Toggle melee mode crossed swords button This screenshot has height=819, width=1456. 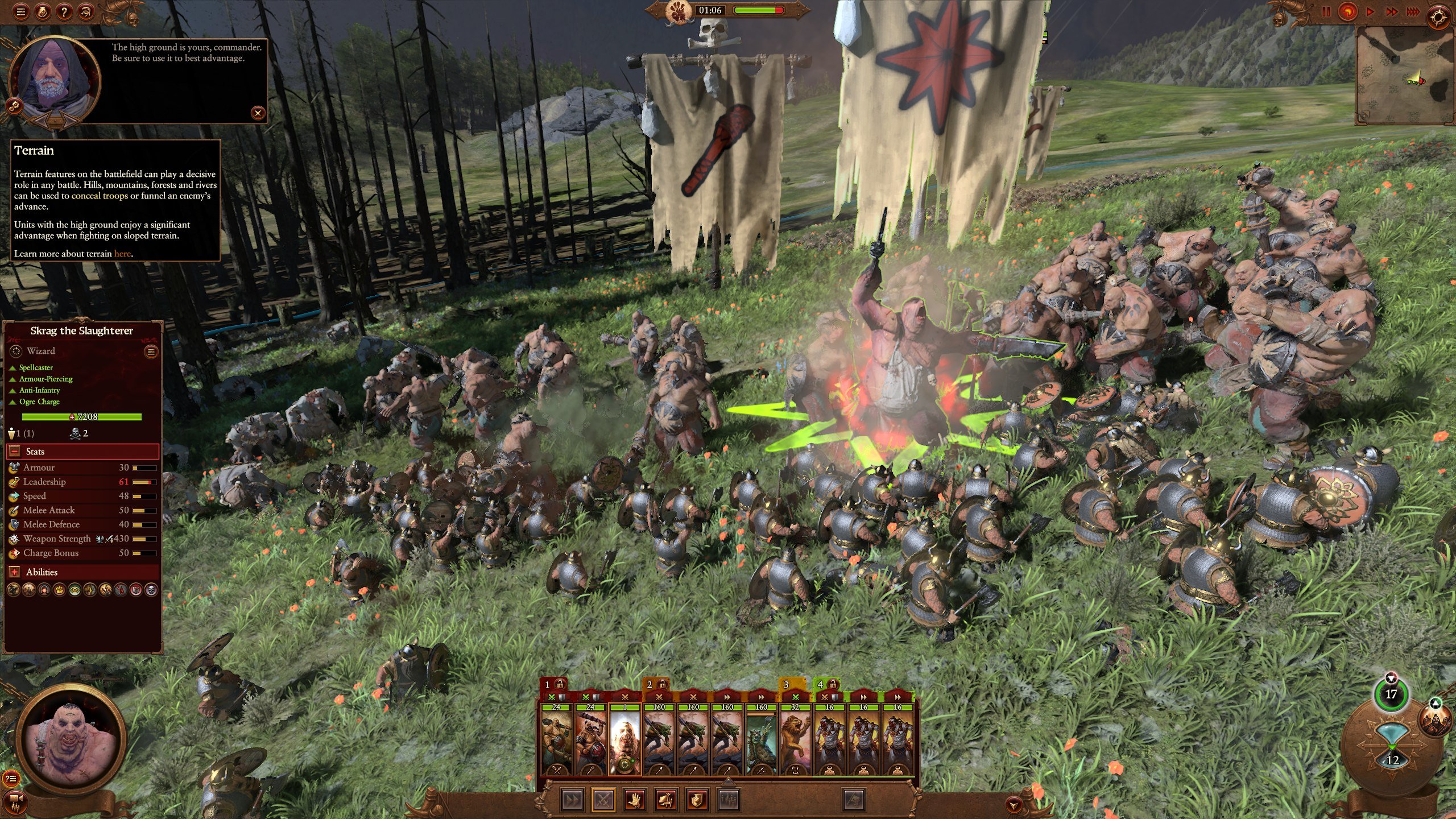click(603, 800)
